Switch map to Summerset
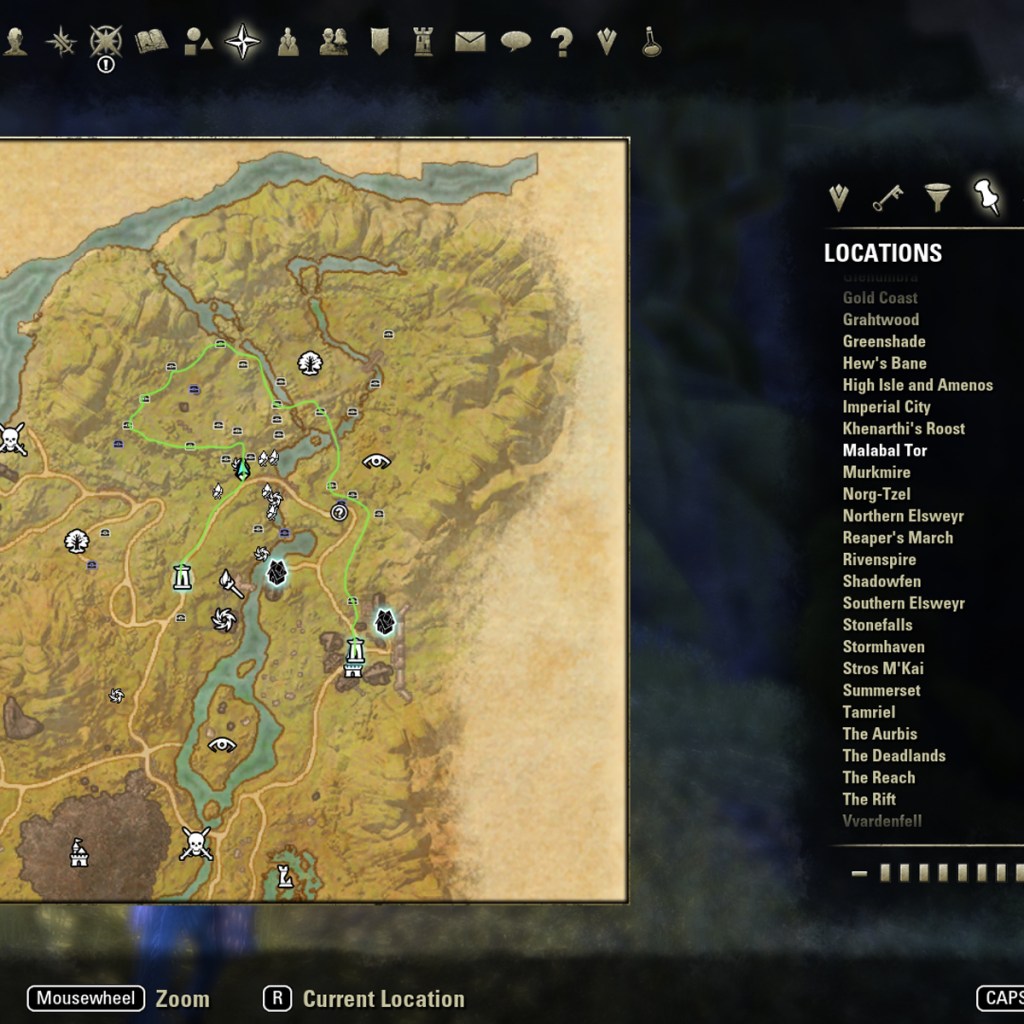1024x1024 pixels. click(x=881, y=691)
